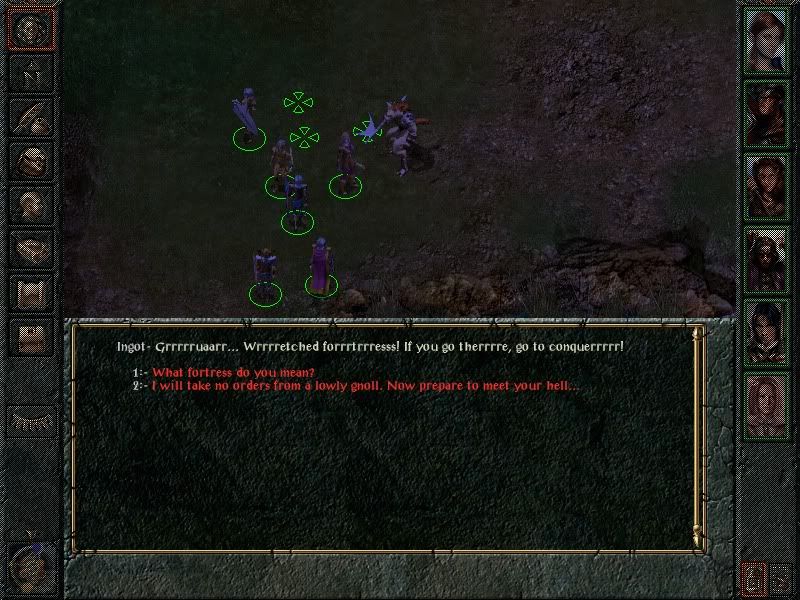Viewport: 800px width, 600px height.
Task: Select the whole party with the select-all button
Action: point(752,578)
